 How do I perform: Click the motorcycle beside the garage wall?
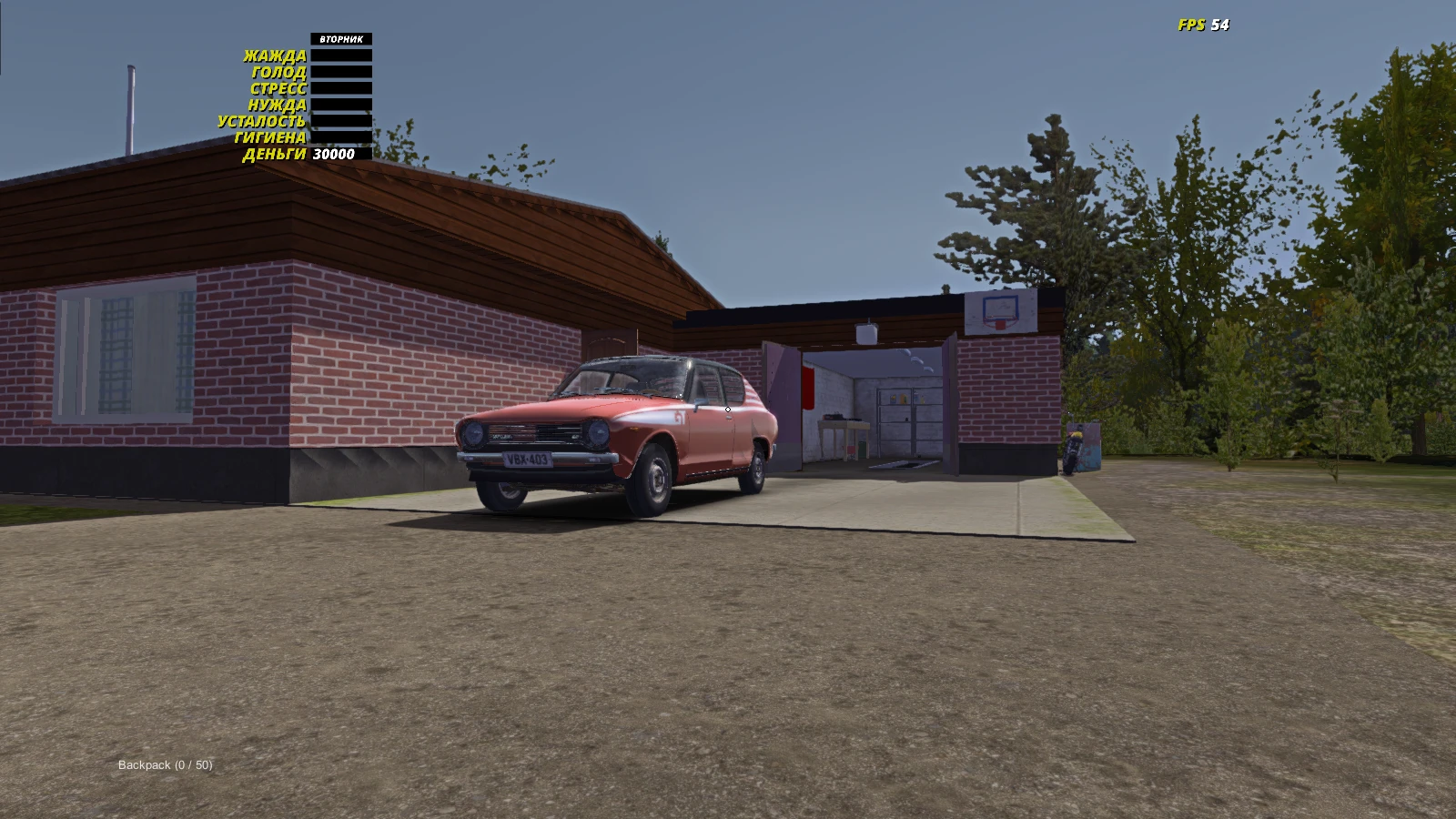pos(1074,446)
